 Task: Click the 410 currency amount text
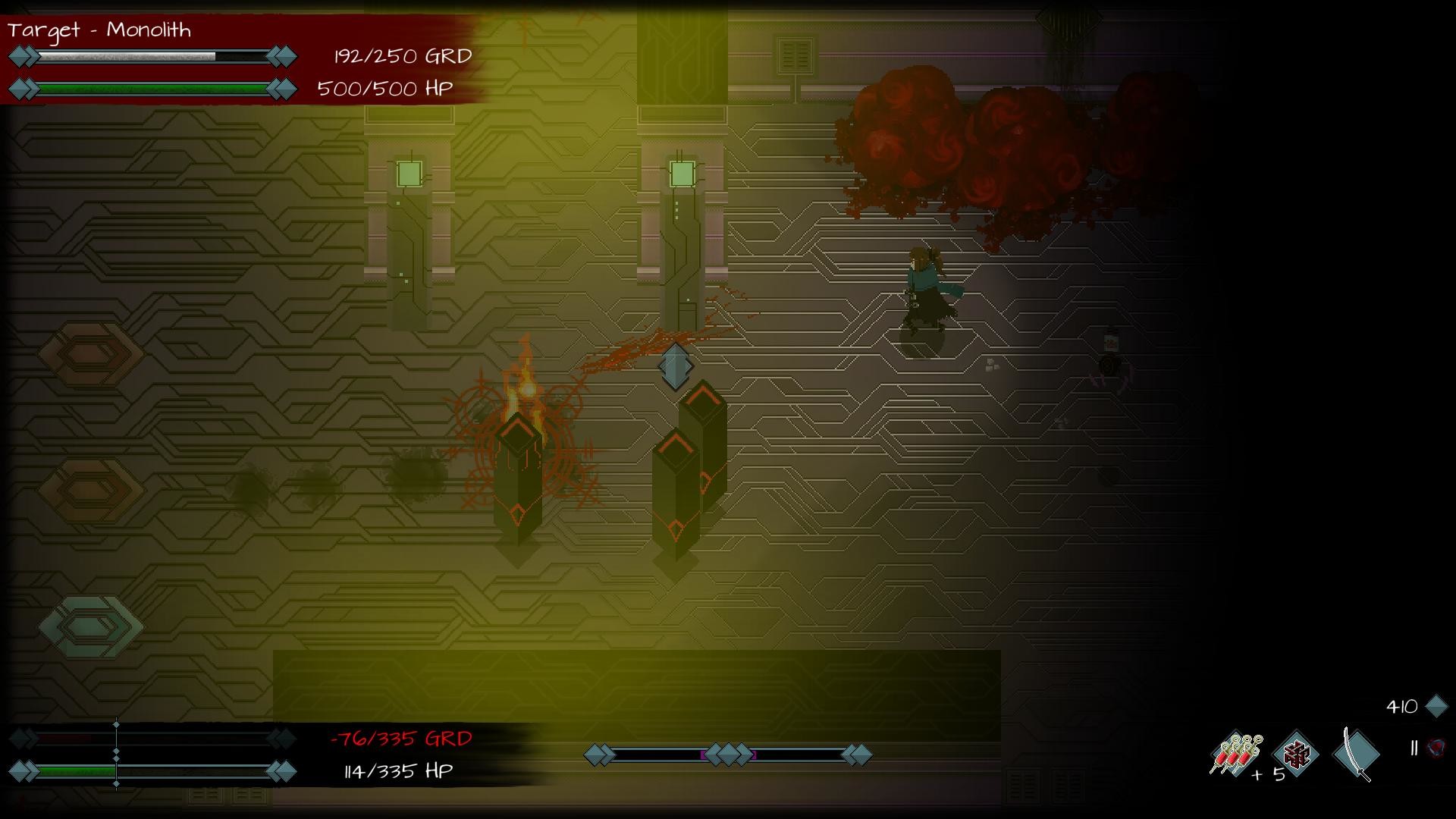1404,704
